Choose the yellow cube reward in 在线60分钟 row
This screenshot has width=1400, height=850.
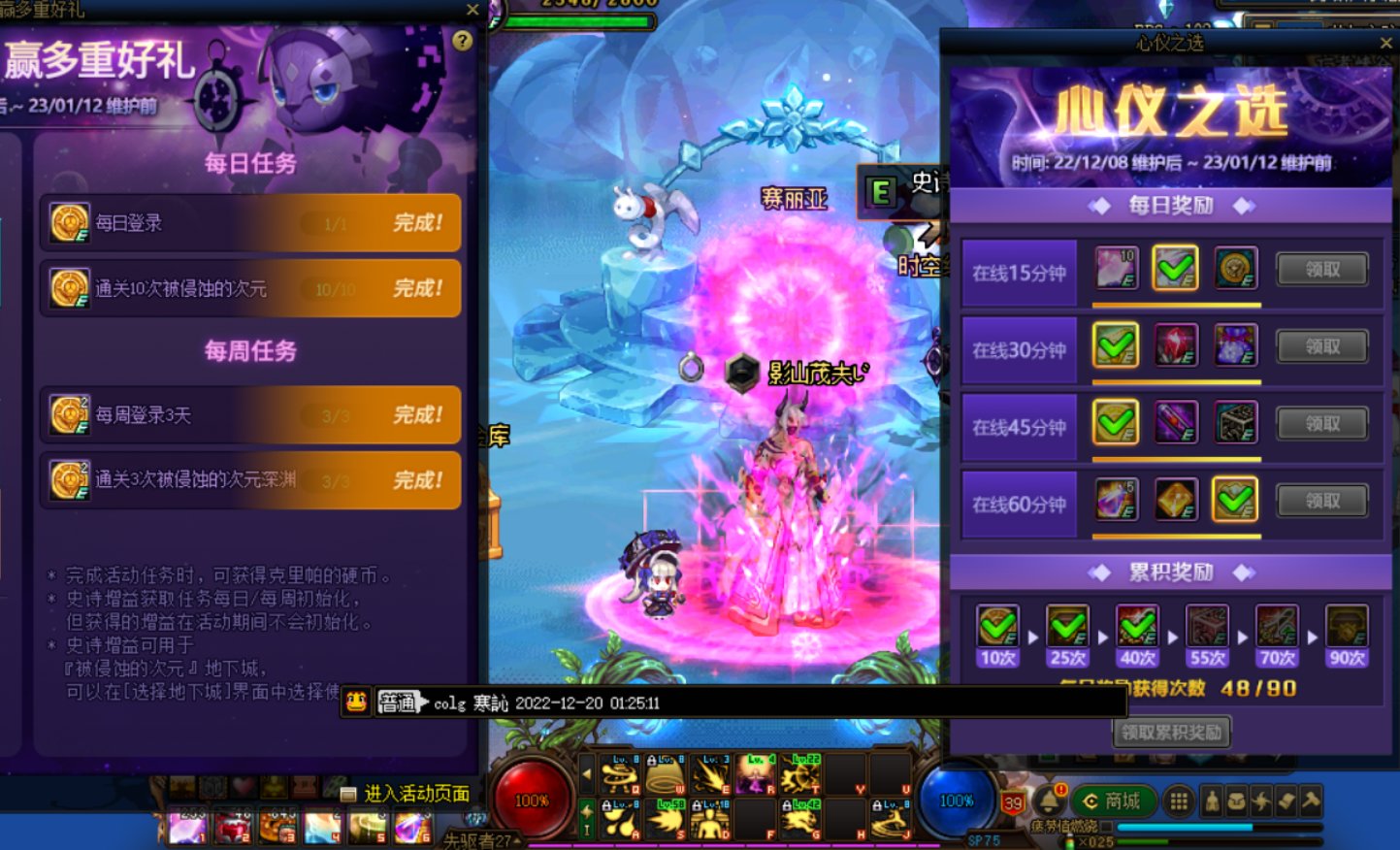tap(1176, 500)
